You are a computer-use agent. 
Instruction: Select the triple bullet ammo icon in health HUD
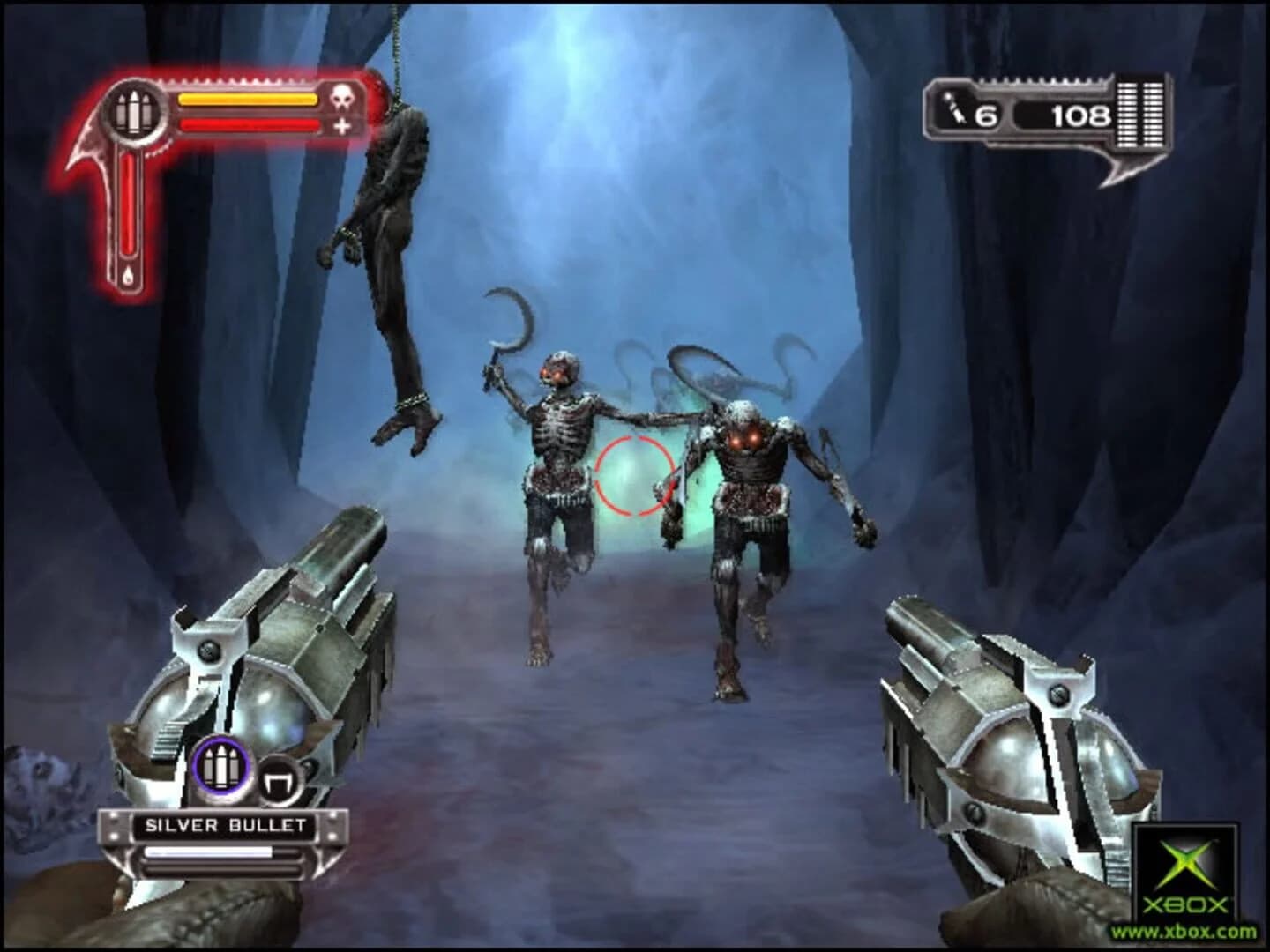pyautogui.click(x=134, y=111)
